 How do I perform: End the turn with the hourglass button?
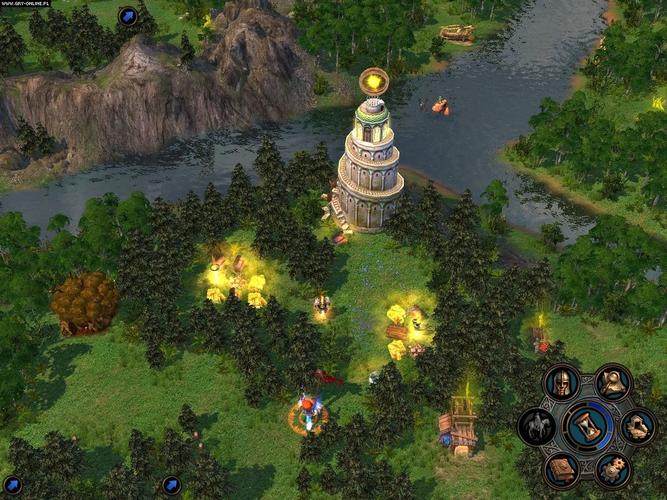point(588,426)
